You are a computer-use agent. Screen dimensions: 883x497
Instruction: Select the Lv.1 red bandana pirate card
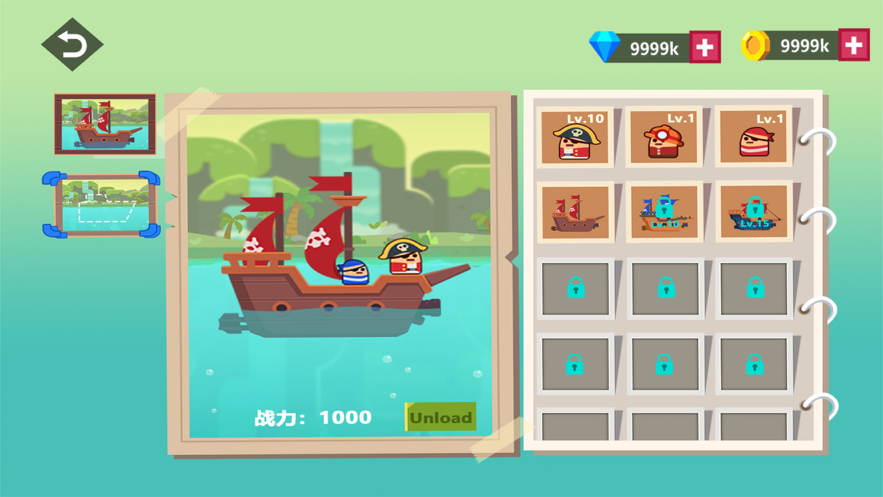point(754,137)
